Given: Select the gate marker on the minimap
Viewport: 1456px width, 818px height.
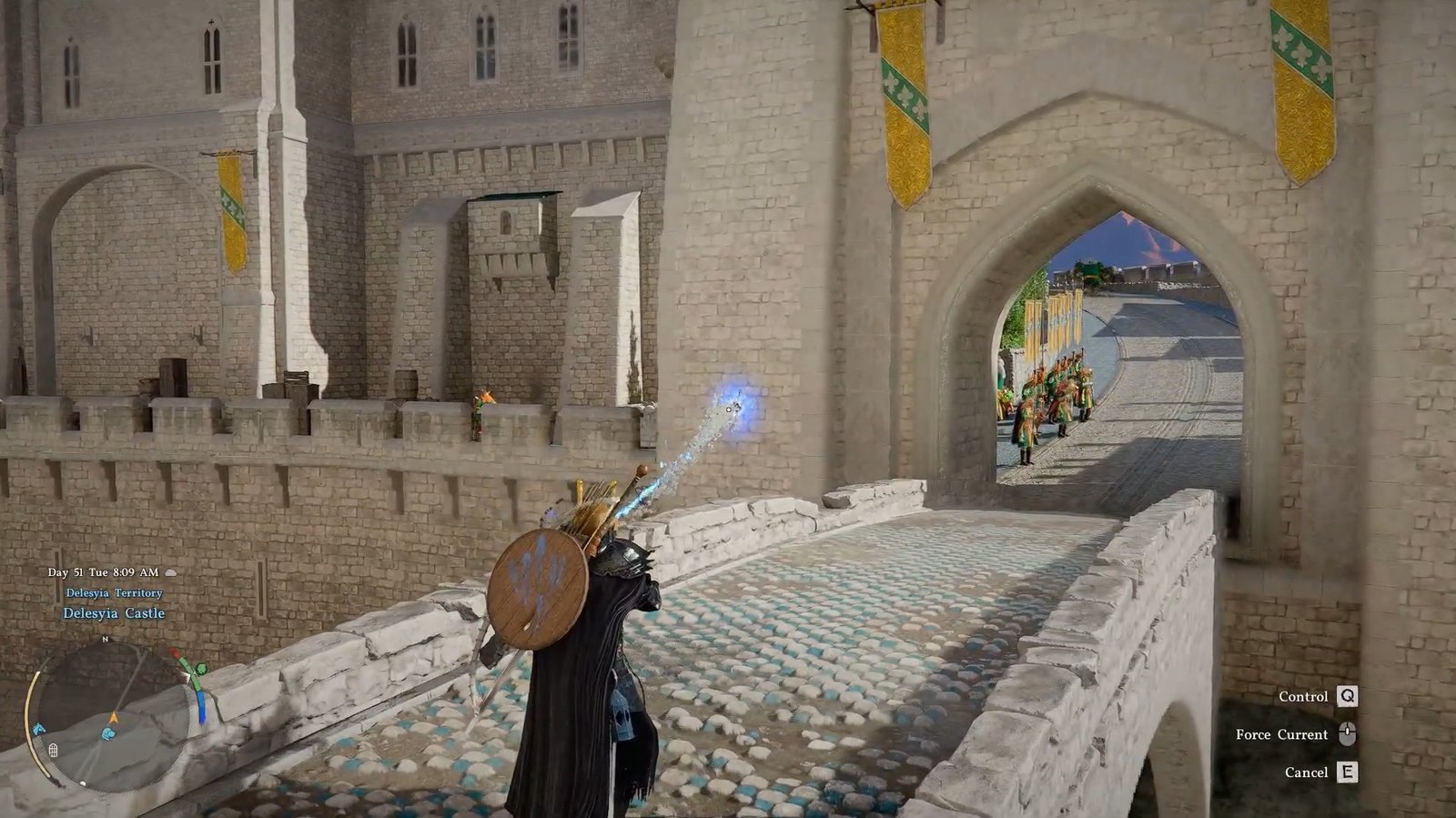Looking at the screenshot, I should point(53,751).
